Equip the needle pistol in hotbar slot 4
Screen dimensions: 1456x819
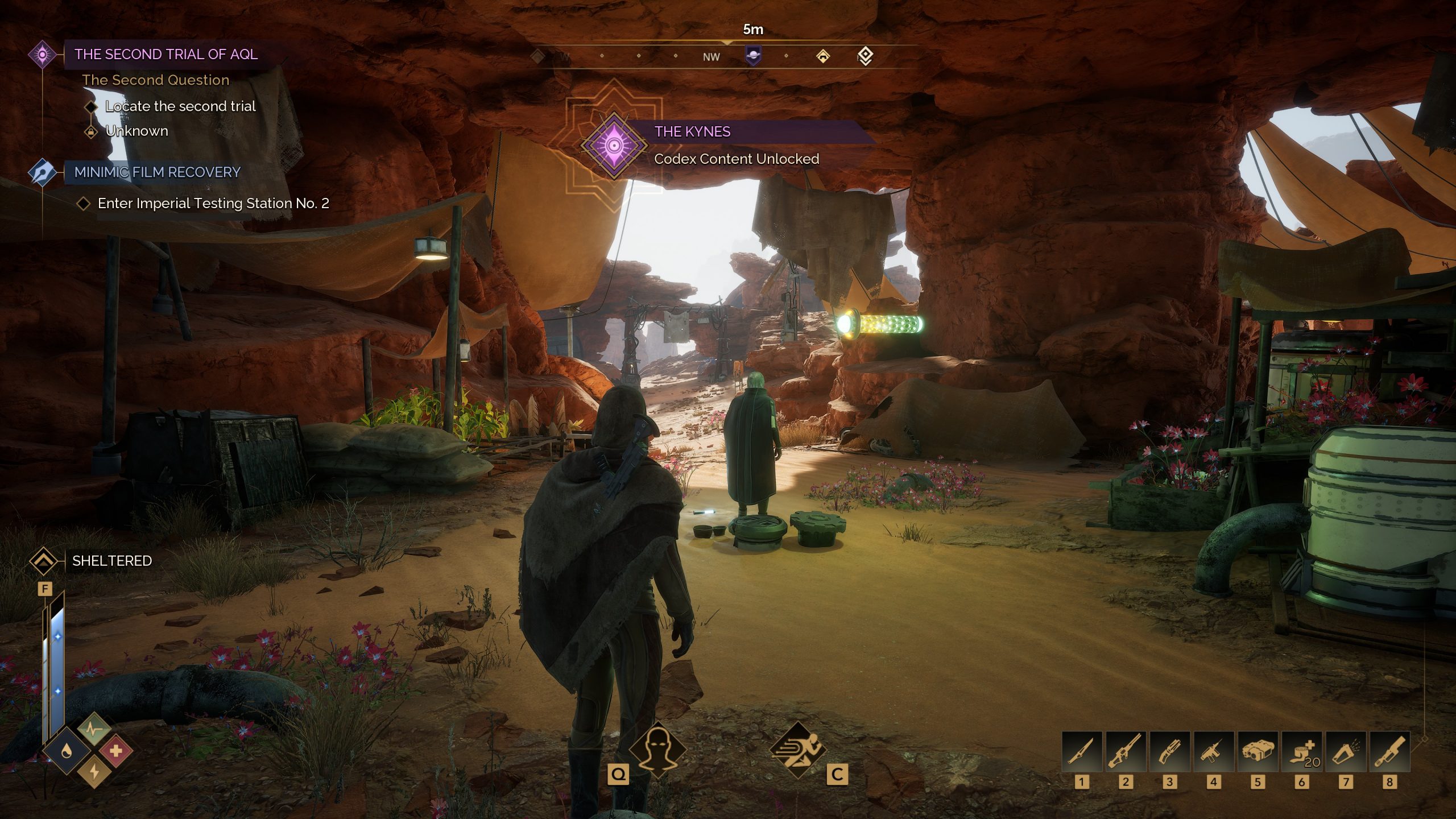pos(1213,752)
